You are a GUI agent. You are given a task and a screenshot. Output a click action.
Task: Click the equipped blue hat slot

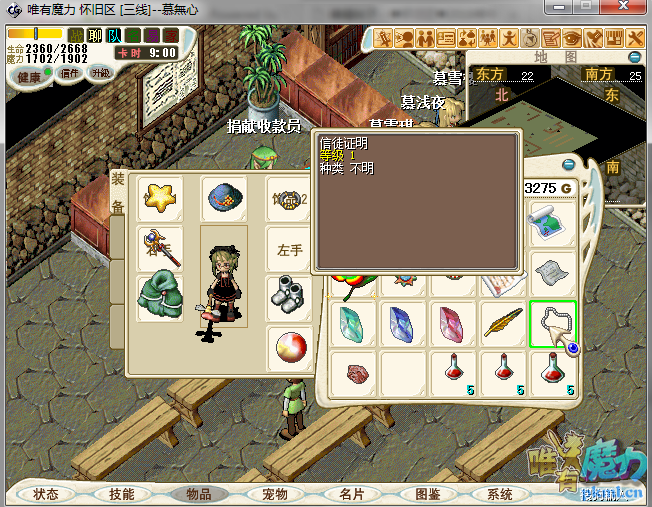pyautogui.click(x=223, y=199)
